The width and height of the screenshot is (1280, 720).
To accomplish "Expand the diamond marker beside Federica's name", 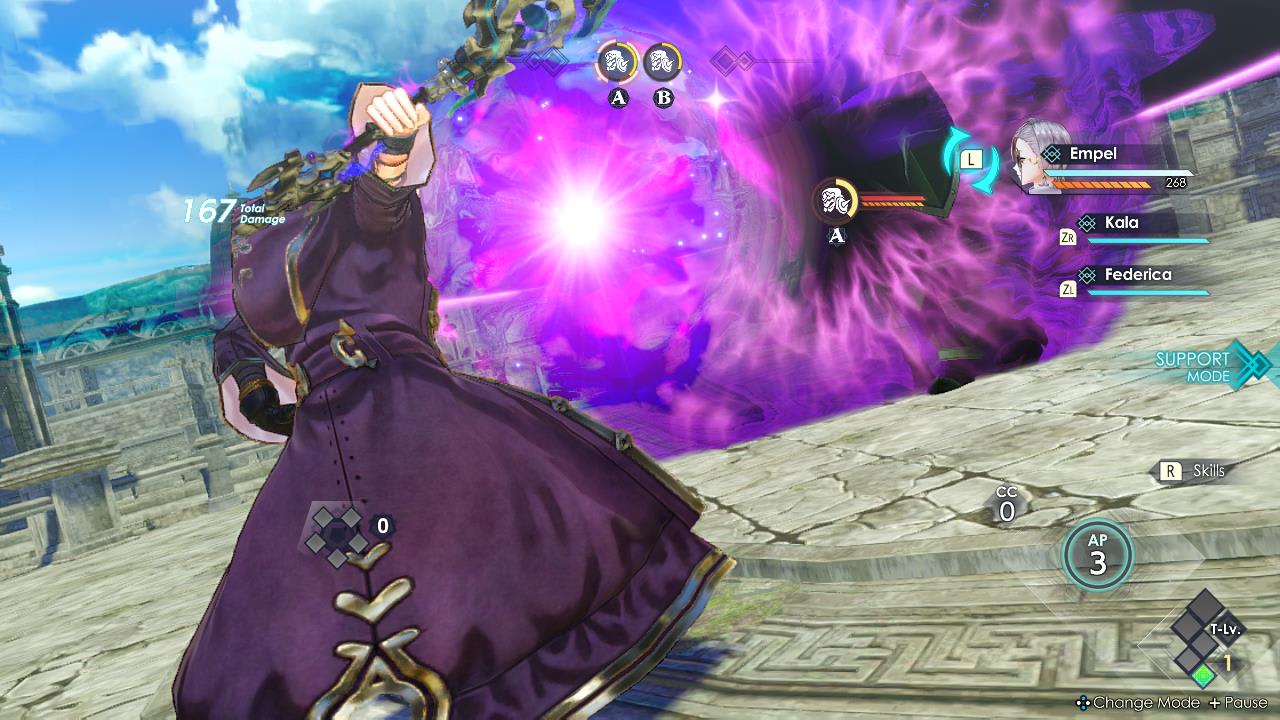I will click(1087, 274).
